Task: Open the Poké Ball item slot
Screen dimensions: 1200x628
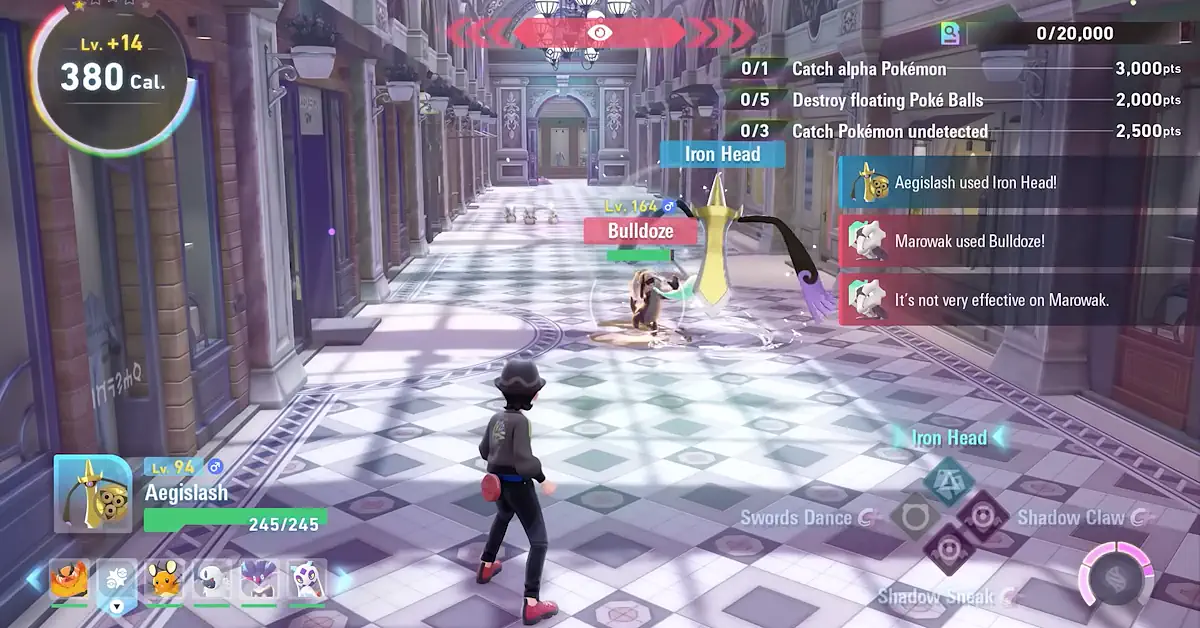Action: pos(117,581)
